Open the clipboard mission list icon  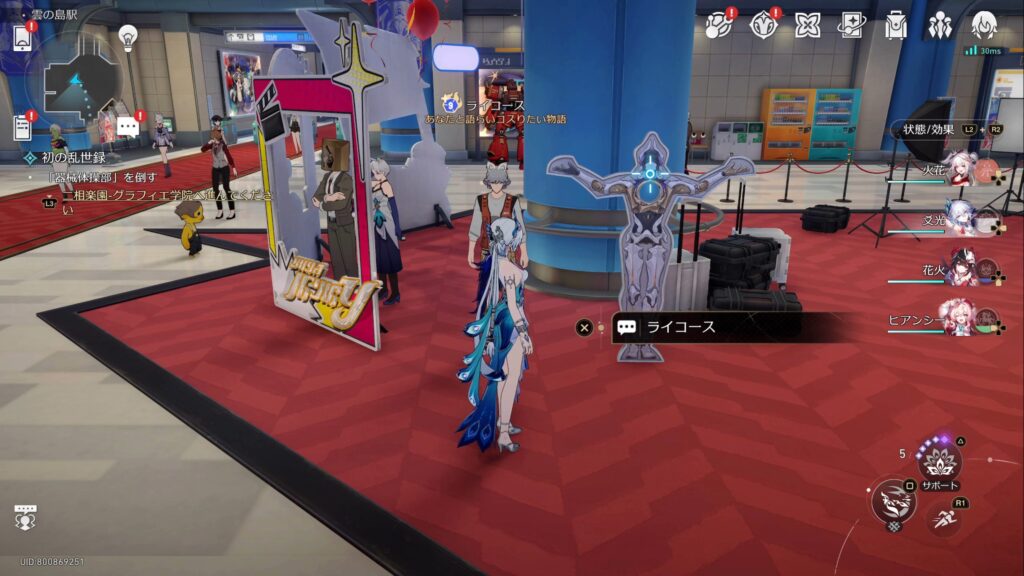click(x=22, y=127)
